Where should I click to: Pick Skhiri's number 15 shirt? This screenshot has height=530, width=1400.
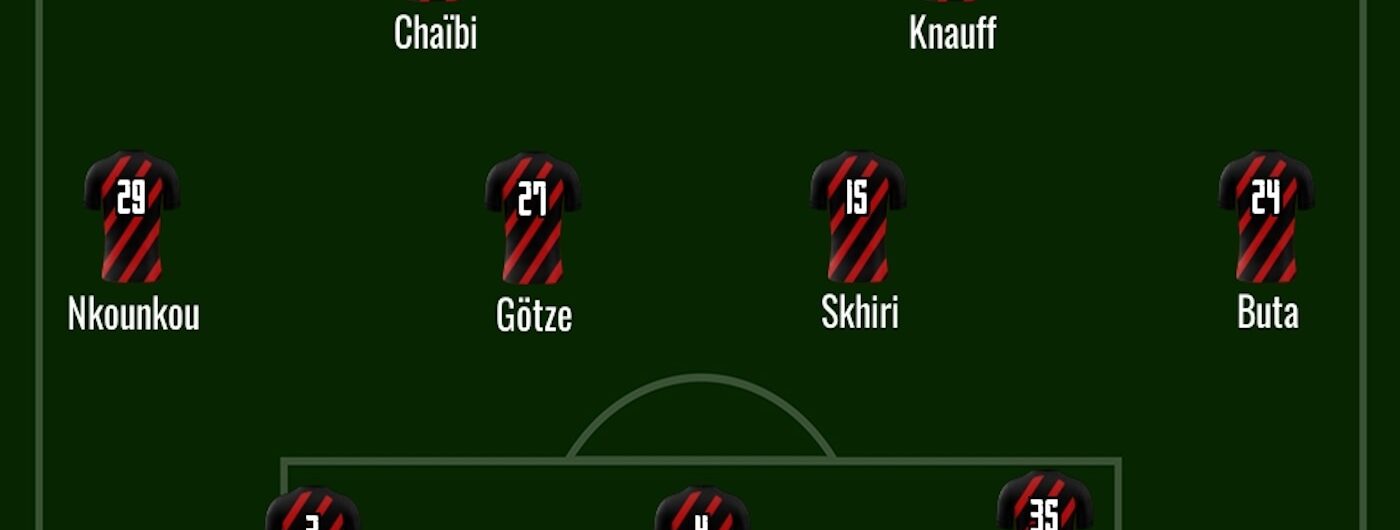pyautogui.click(x=858, y=216)
